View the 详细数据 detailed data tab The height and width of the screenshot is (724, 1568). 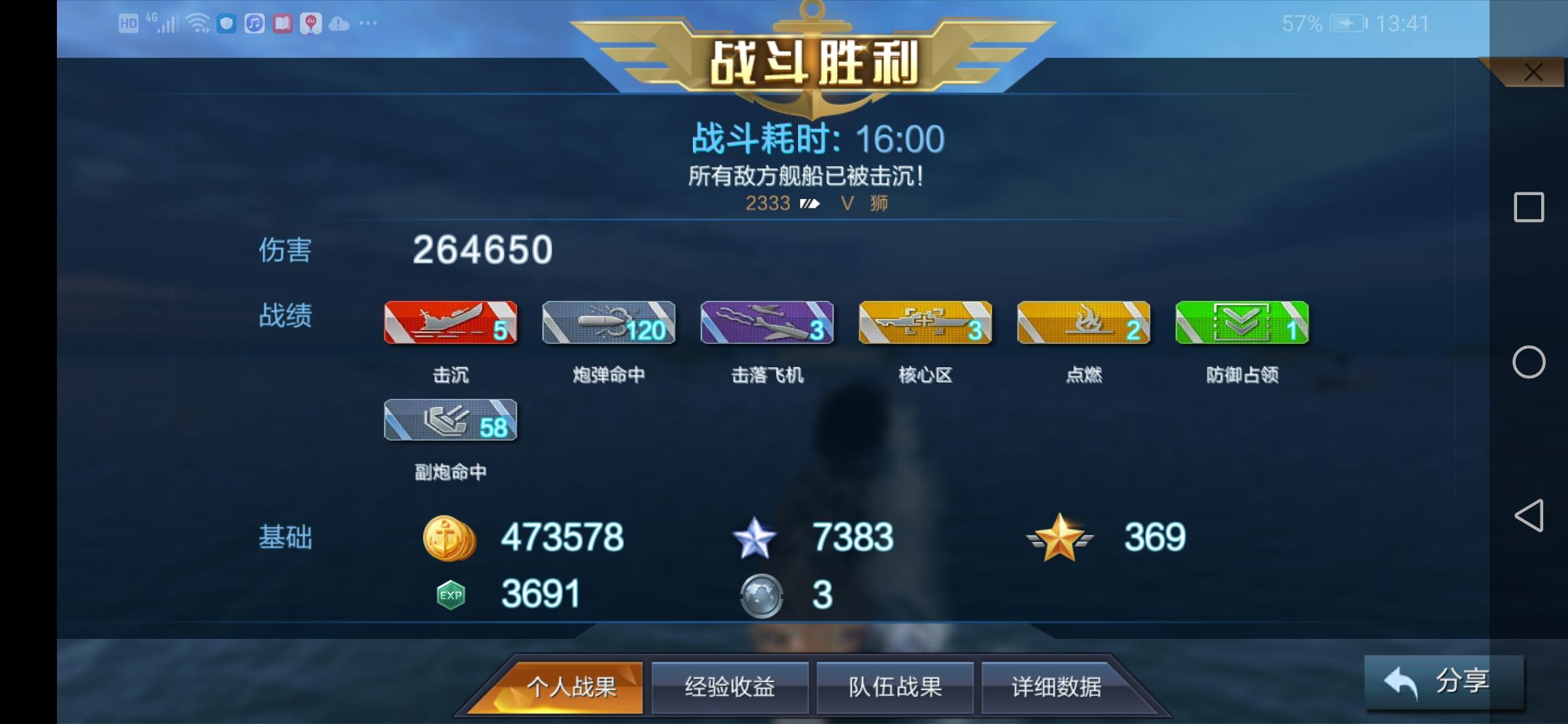[1059, 686]
